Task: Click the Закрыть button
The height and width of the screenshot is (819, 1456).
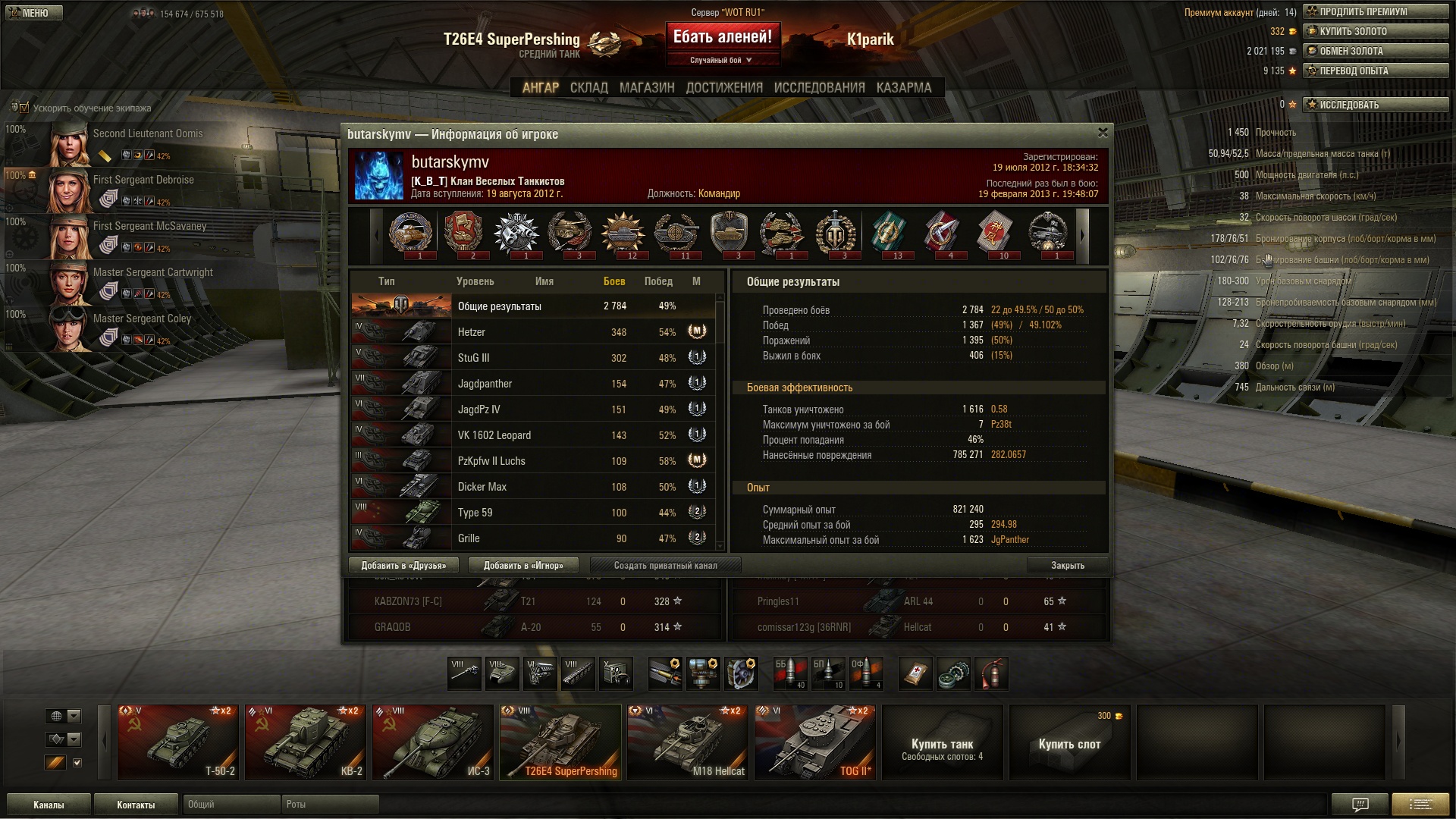Action: point(1067,565)
